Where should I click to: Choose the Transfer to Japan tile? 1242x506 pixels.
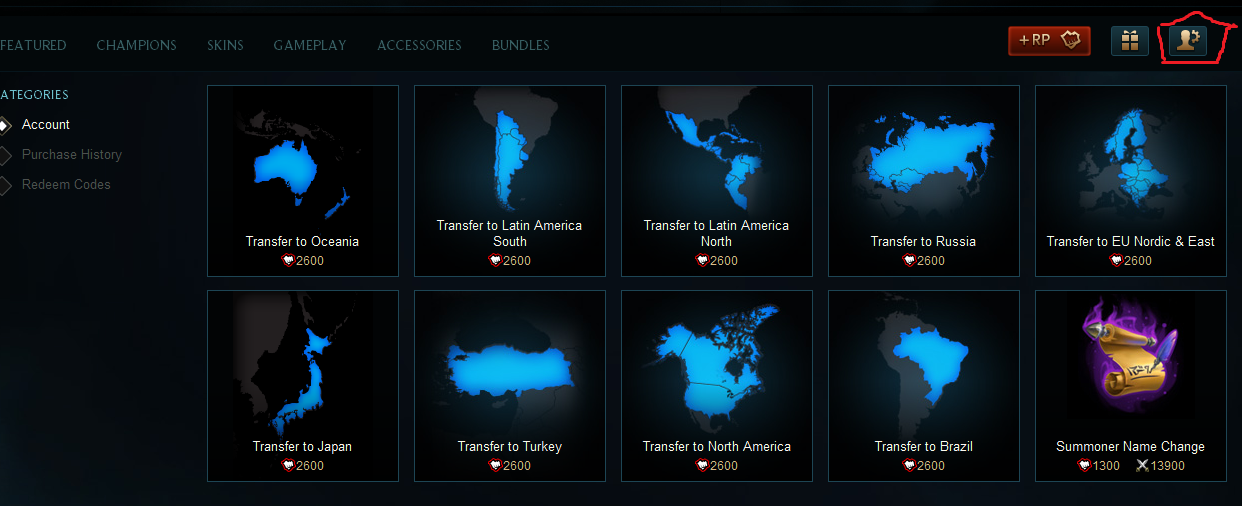302,385
